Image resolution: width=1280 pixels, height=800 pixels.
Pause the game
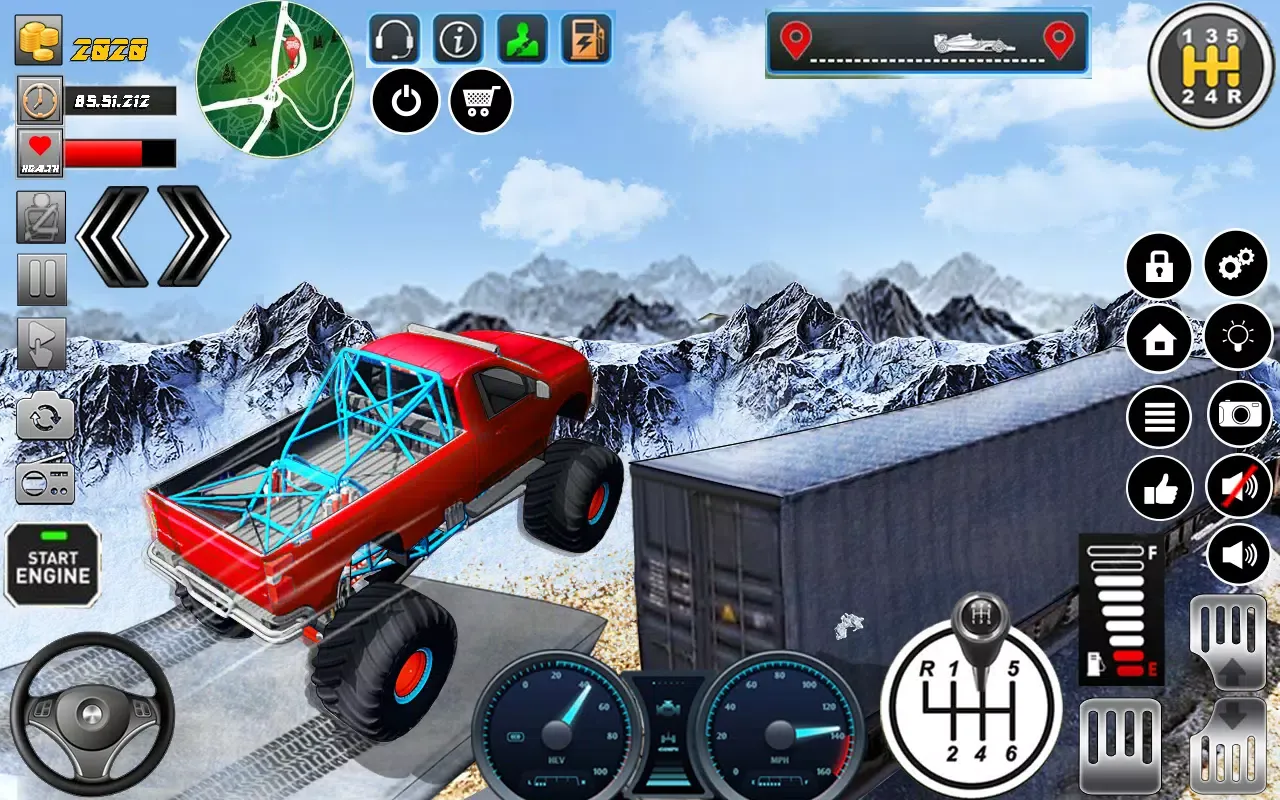tap(42, 280)
